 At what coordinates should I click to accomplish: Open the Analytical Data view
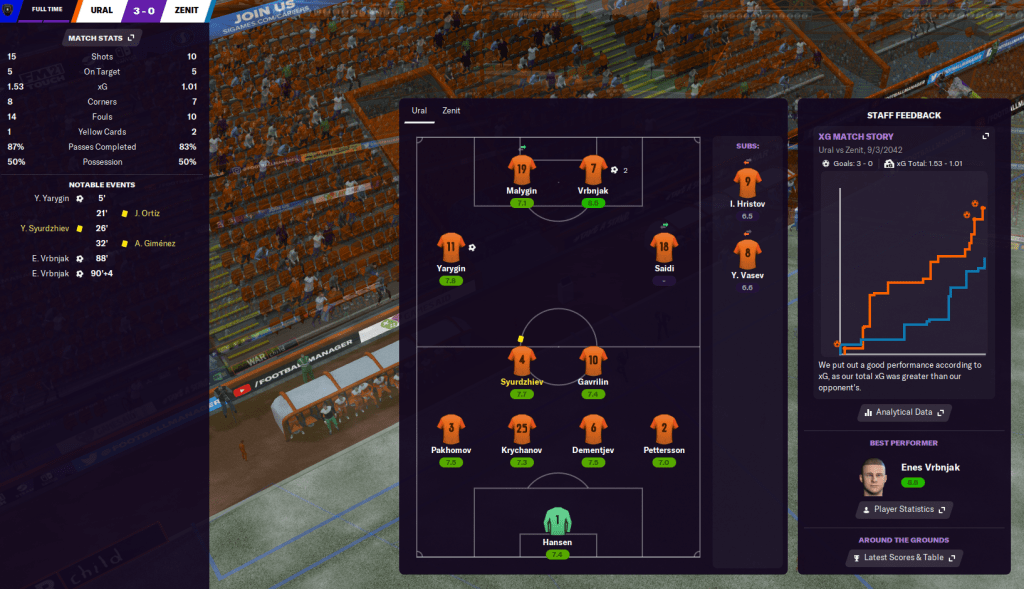click(903, 412)
